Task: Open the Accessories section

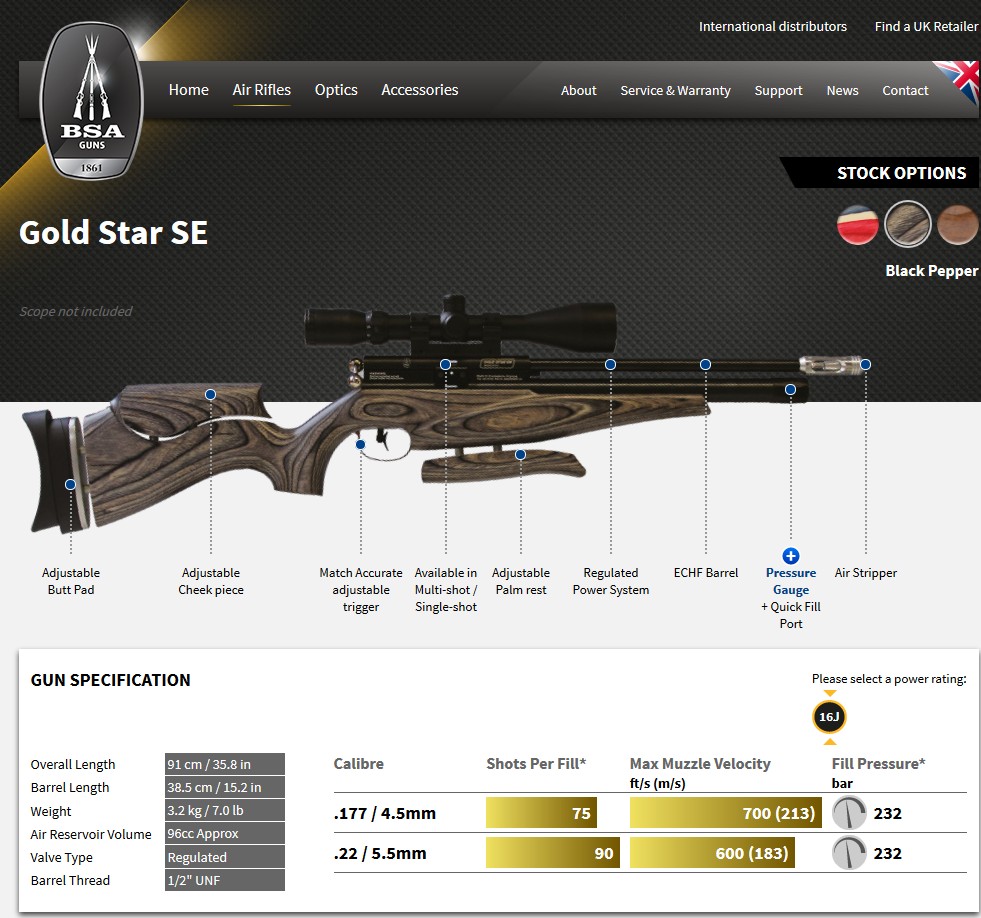Action: pyautogui.click(x=419, y=90)
